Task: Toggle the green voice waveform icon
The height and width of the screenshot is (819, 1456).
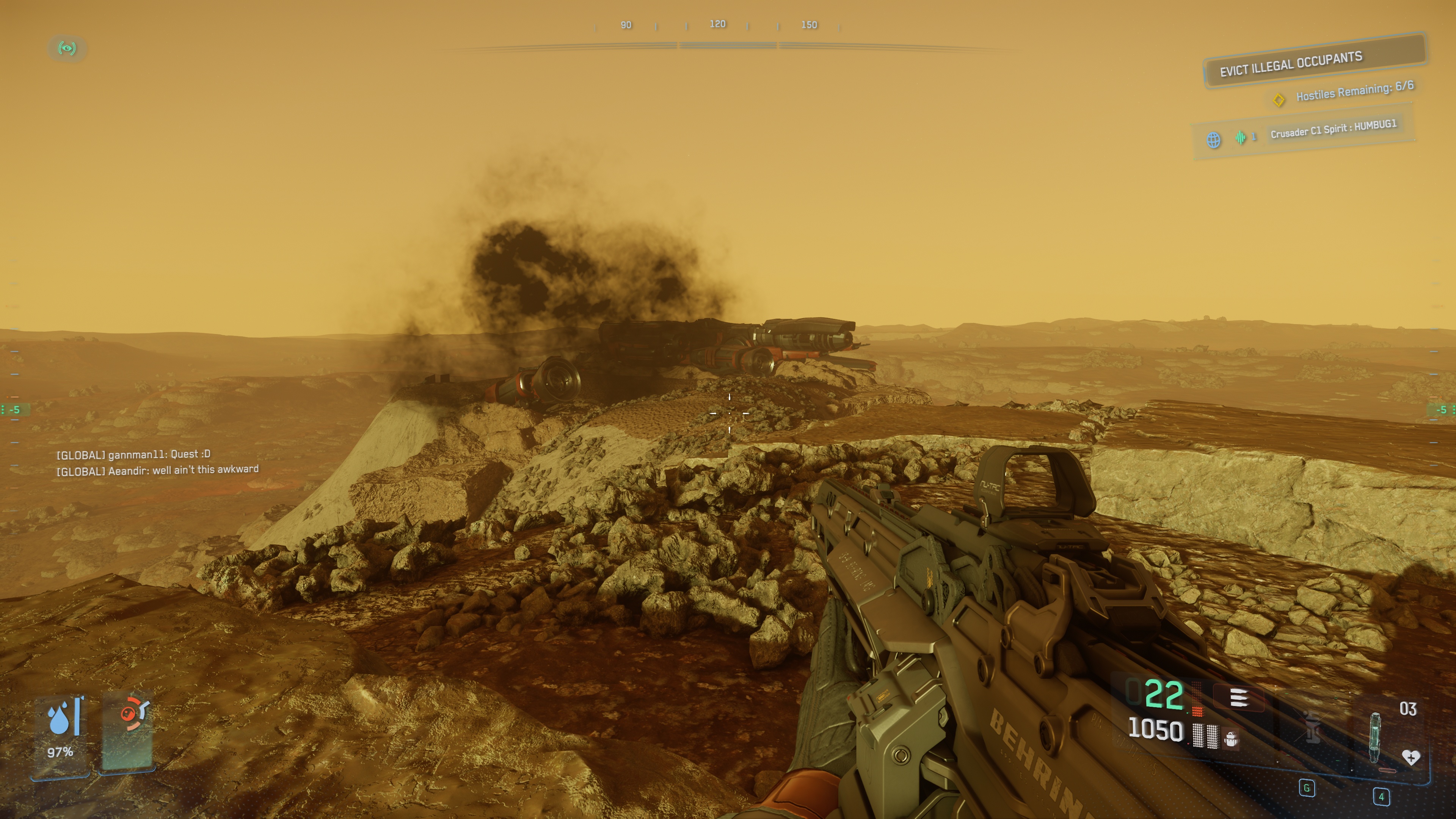Action: pyautogui.click(x=1241, y=137)
